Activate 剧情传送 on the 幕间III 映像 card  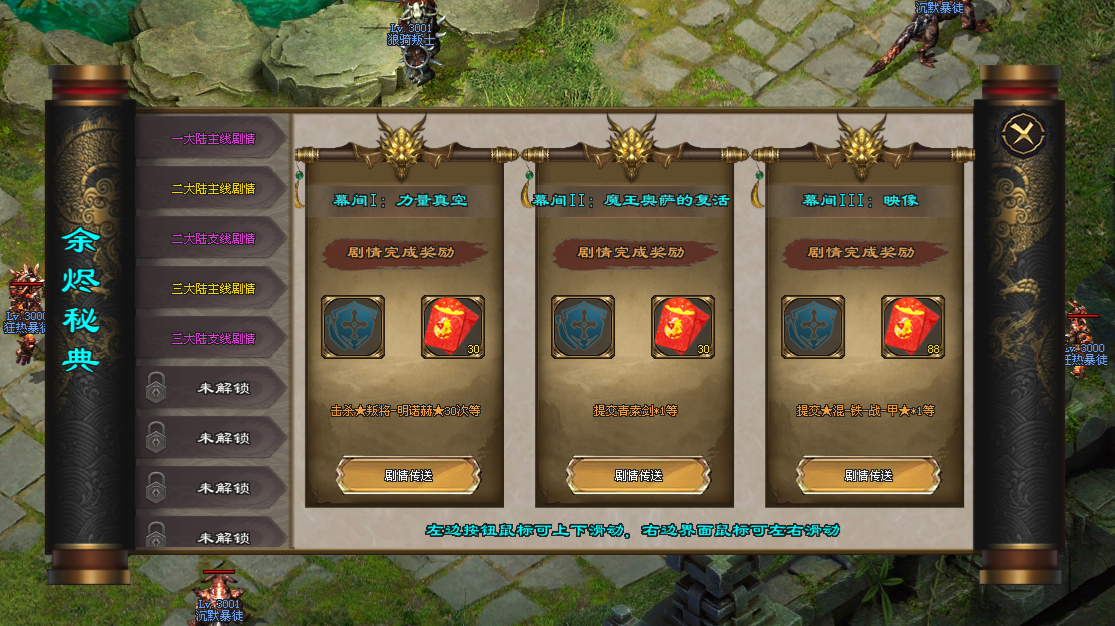868,476
